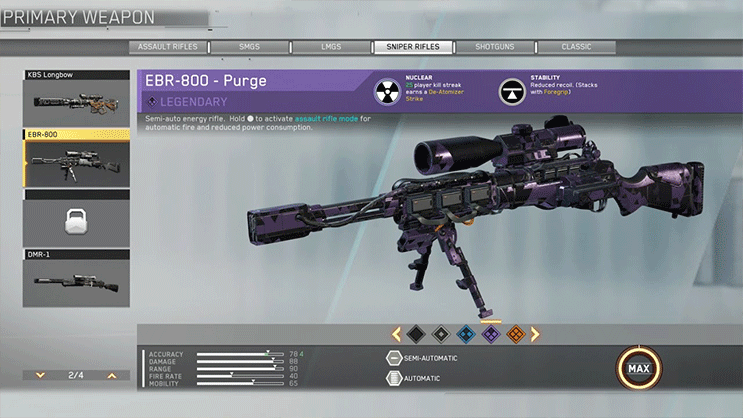Viewport: 743px width, 418px height.
Task: Switch to the Classic weapons tab
Action: [577, 47]
